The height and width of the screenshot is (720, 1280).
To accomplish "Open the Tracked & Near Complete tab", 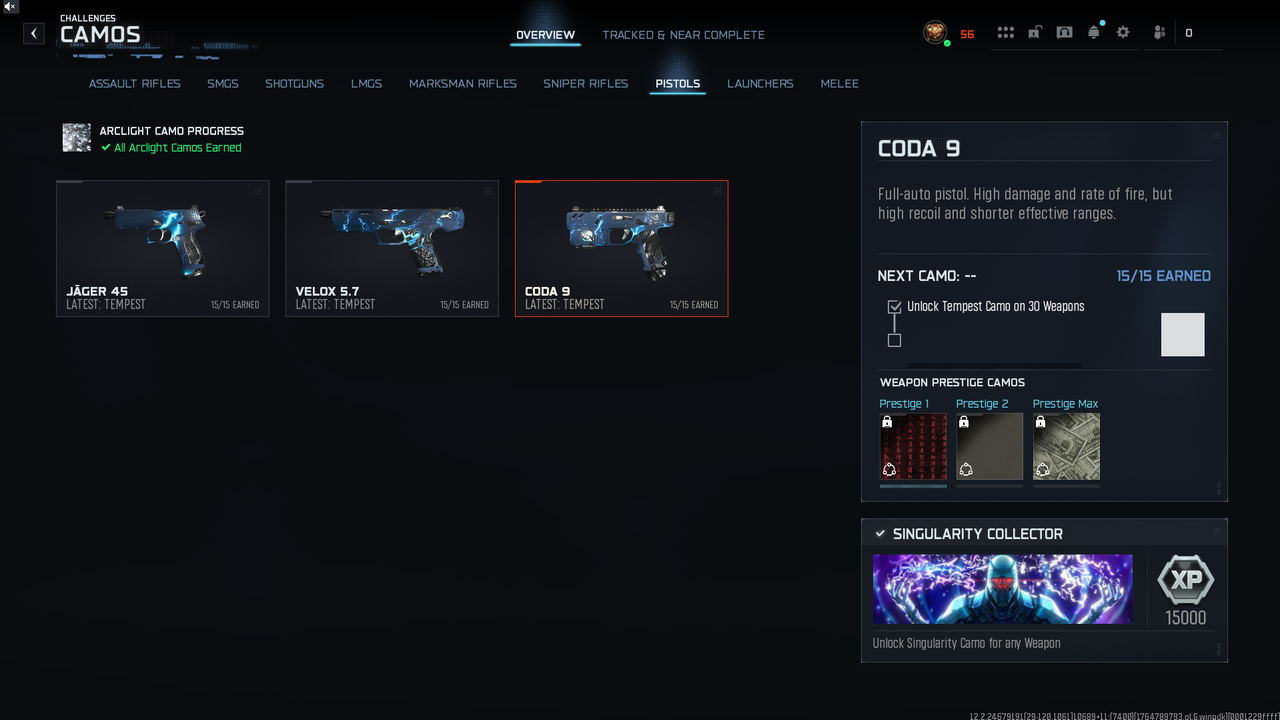I will point(683,35).
